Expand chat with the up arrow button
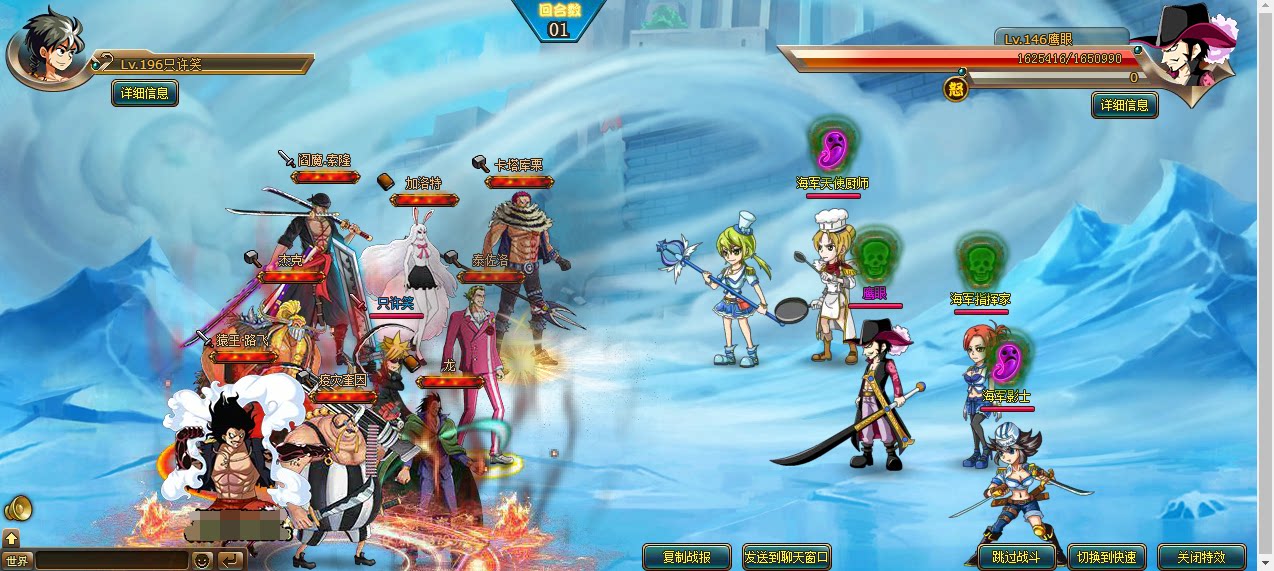 click(11, 538)
